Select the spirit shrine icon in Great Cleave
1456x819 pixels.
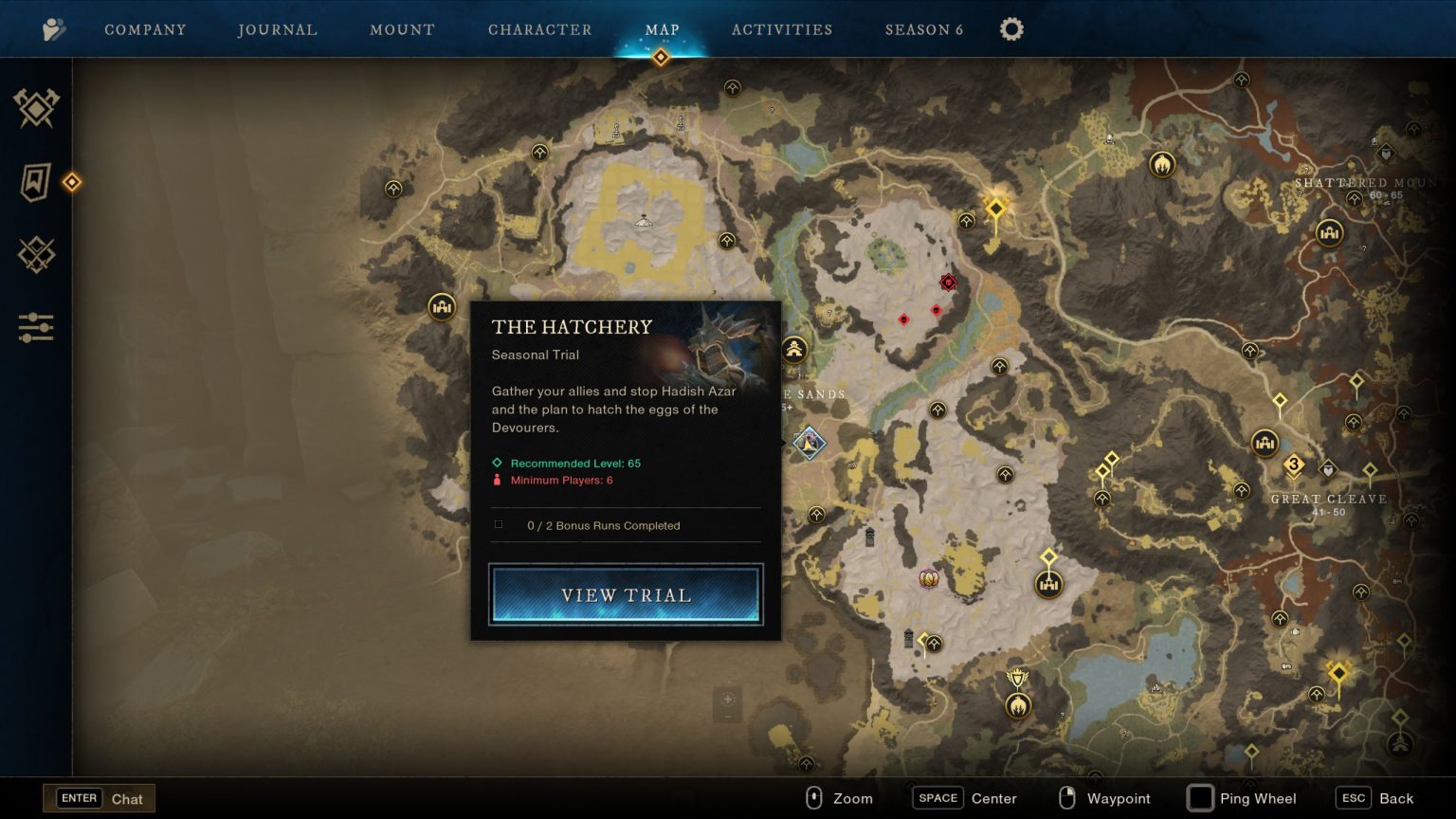[1241, 491]
